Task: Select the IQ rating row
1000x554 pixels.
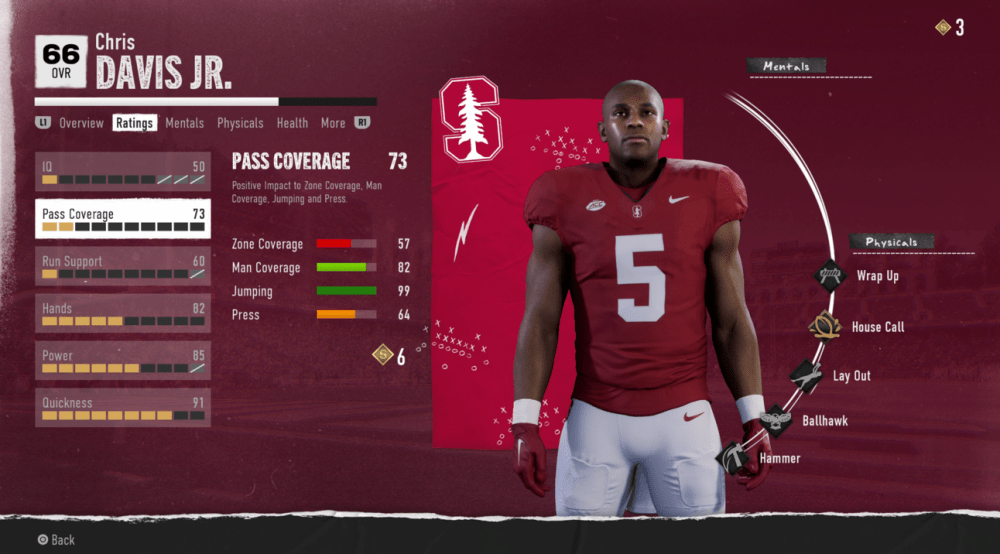Action: point(123,172)
